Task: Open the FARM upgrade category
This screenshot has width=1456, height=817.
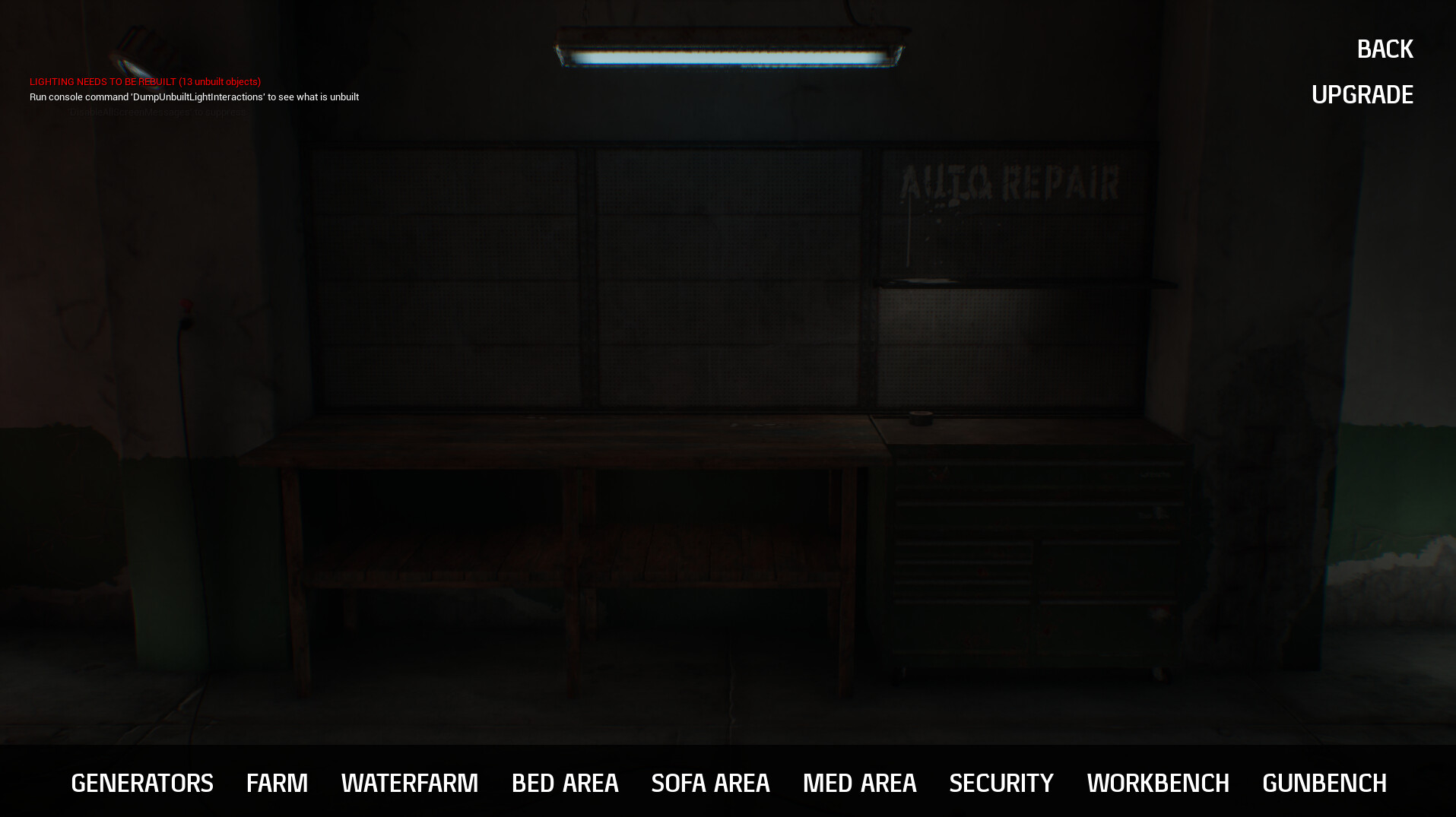Action: click(277, 783)
